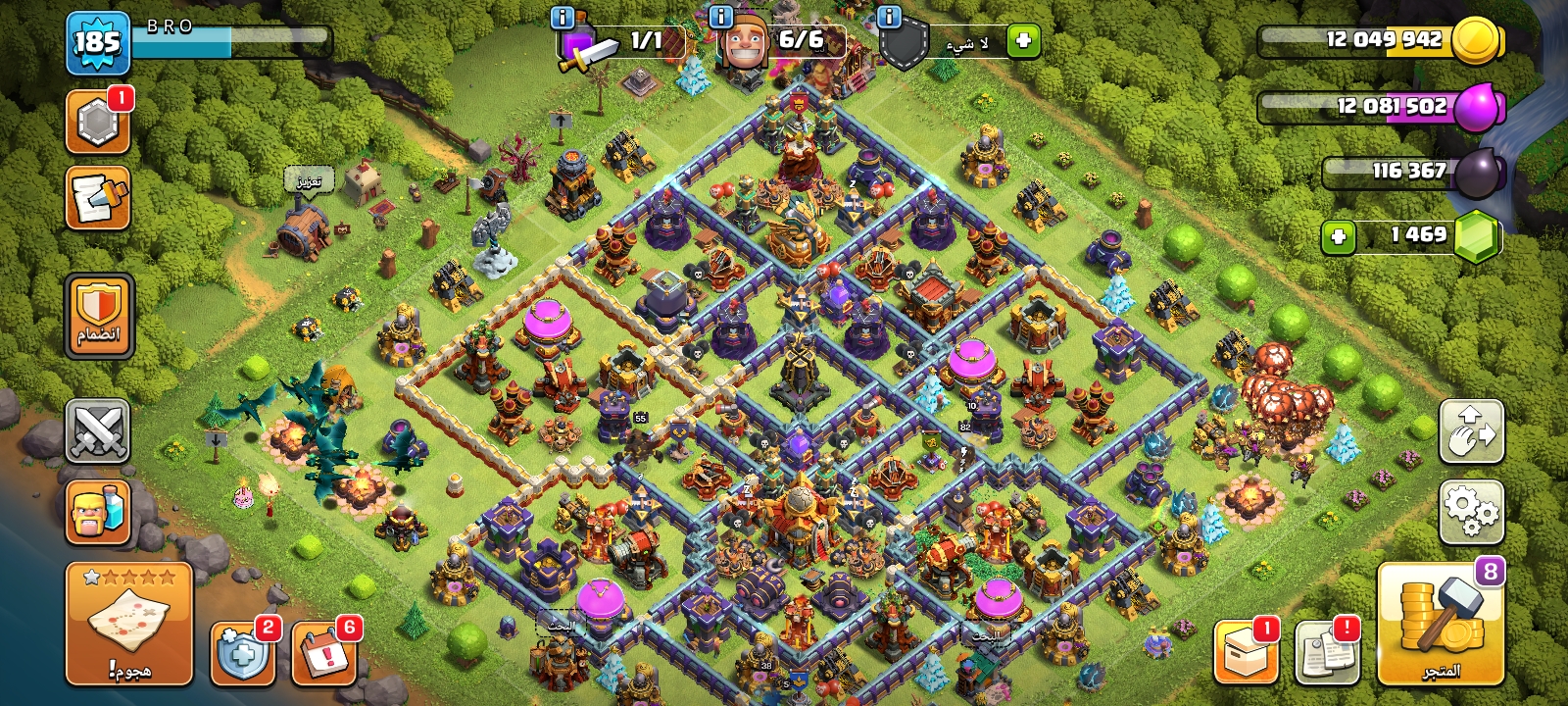This screenshot has width=1568, height=706.
Task: Open the clan join shield button
Action: pos(98,316)
